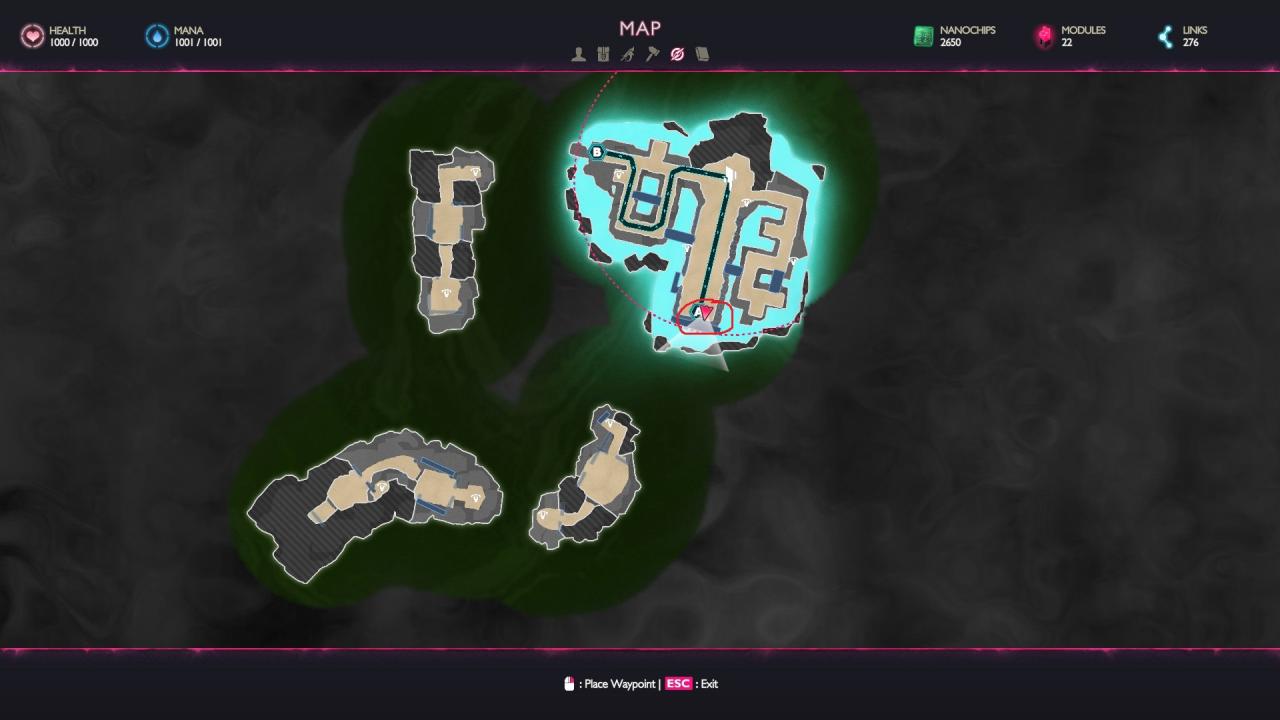Select the highlighted map tab icon

pyautogui.click(x=677, y=55)
